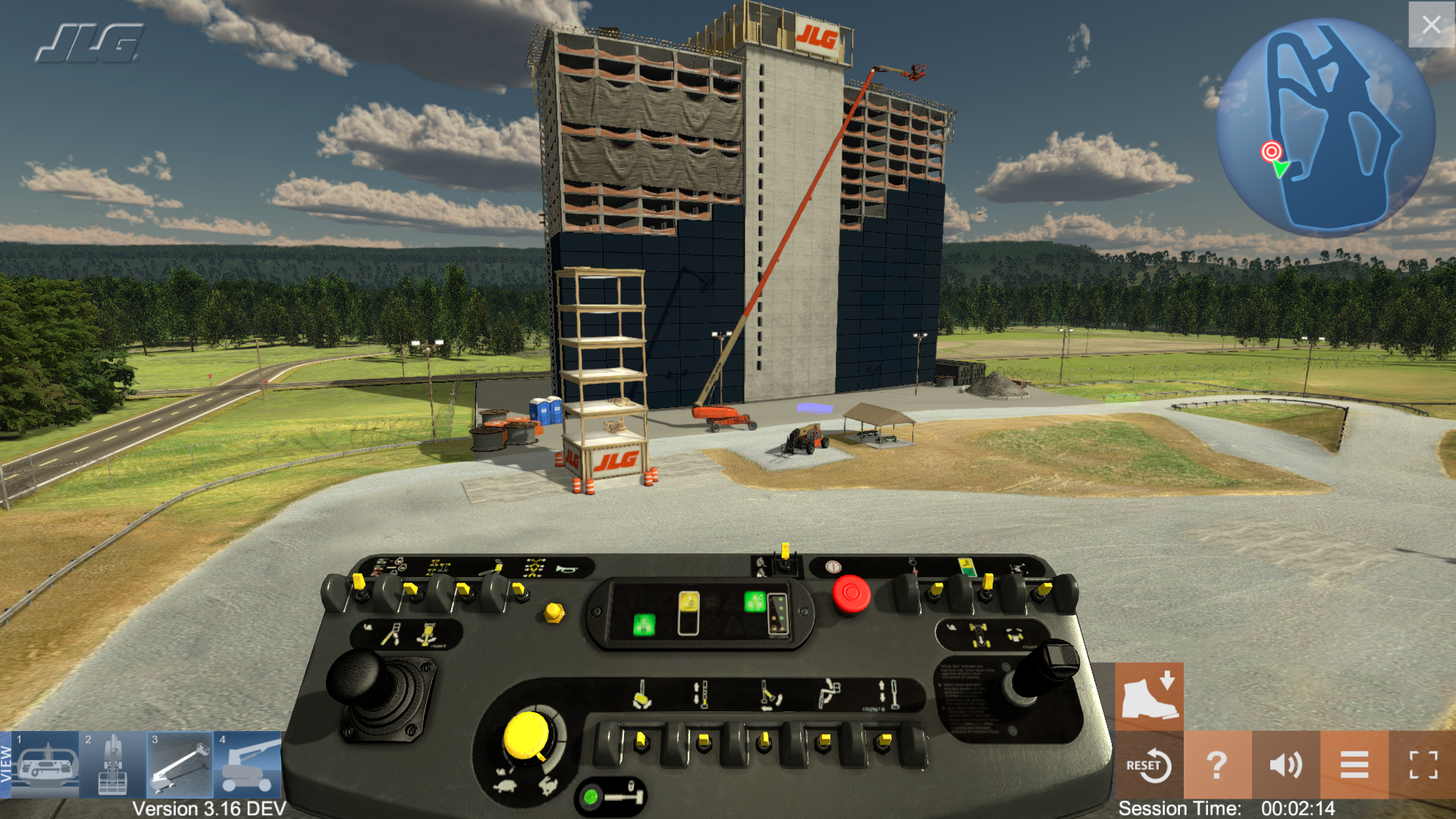Hit the red emergency stop button
The height and width of the screenshot is (819, 1456).
point(851,594)
